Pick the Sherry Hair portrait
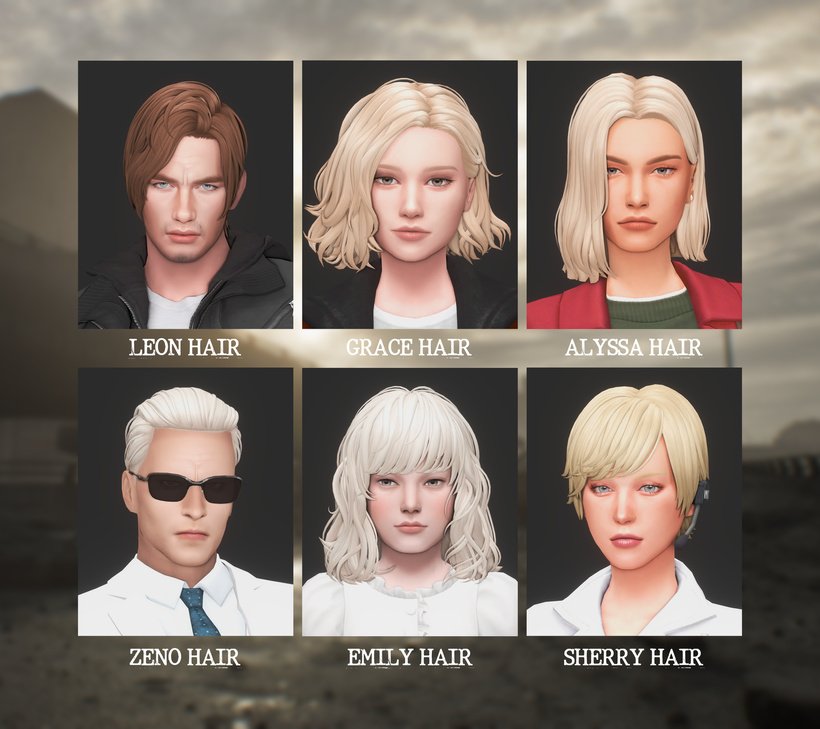This screenshot has width=820, height=729. [634, 502]
